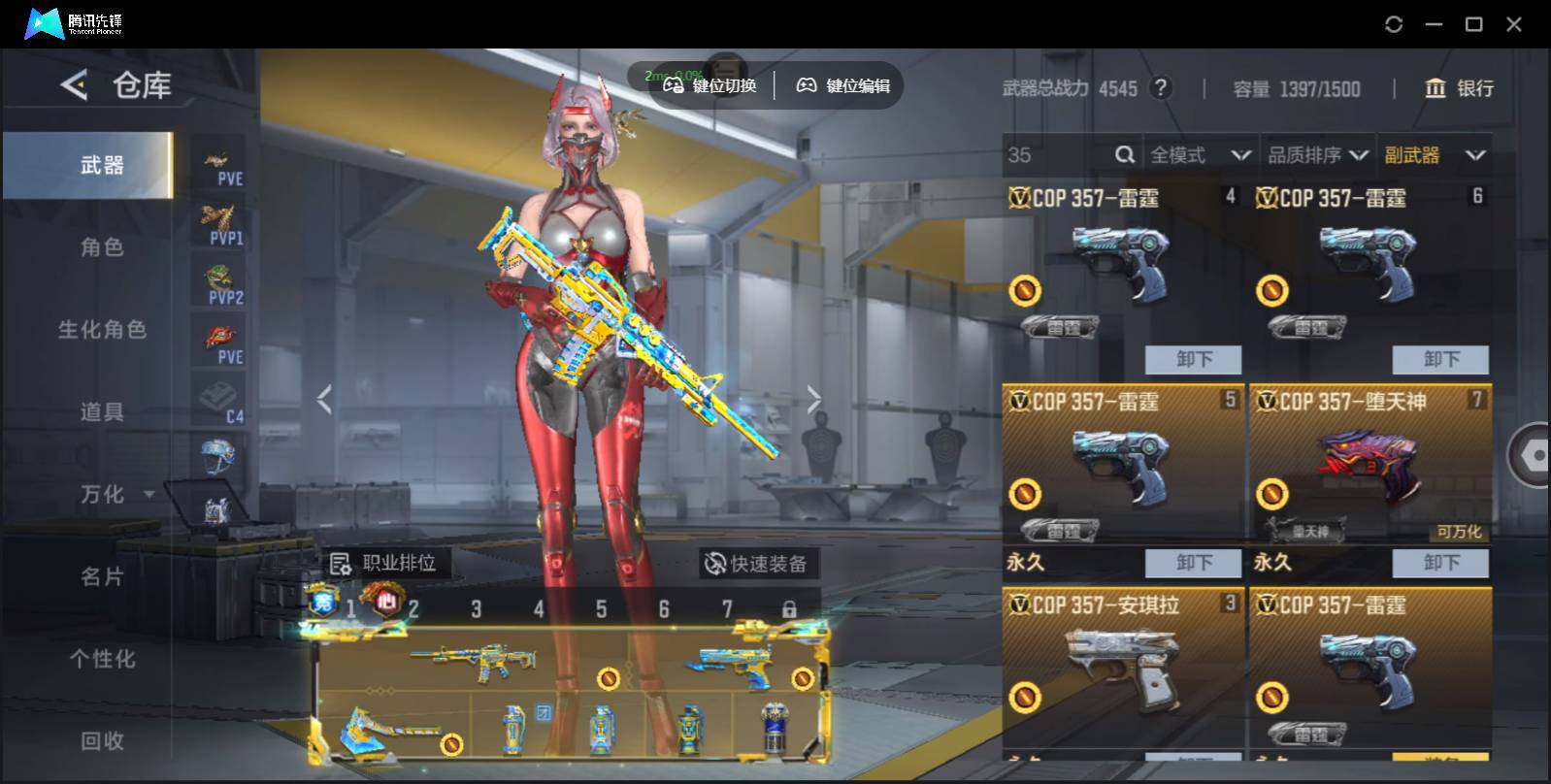The image size is (1551, 784).
Task: Open the 品质排序 sort dropdown
Action: point(1317,155)
